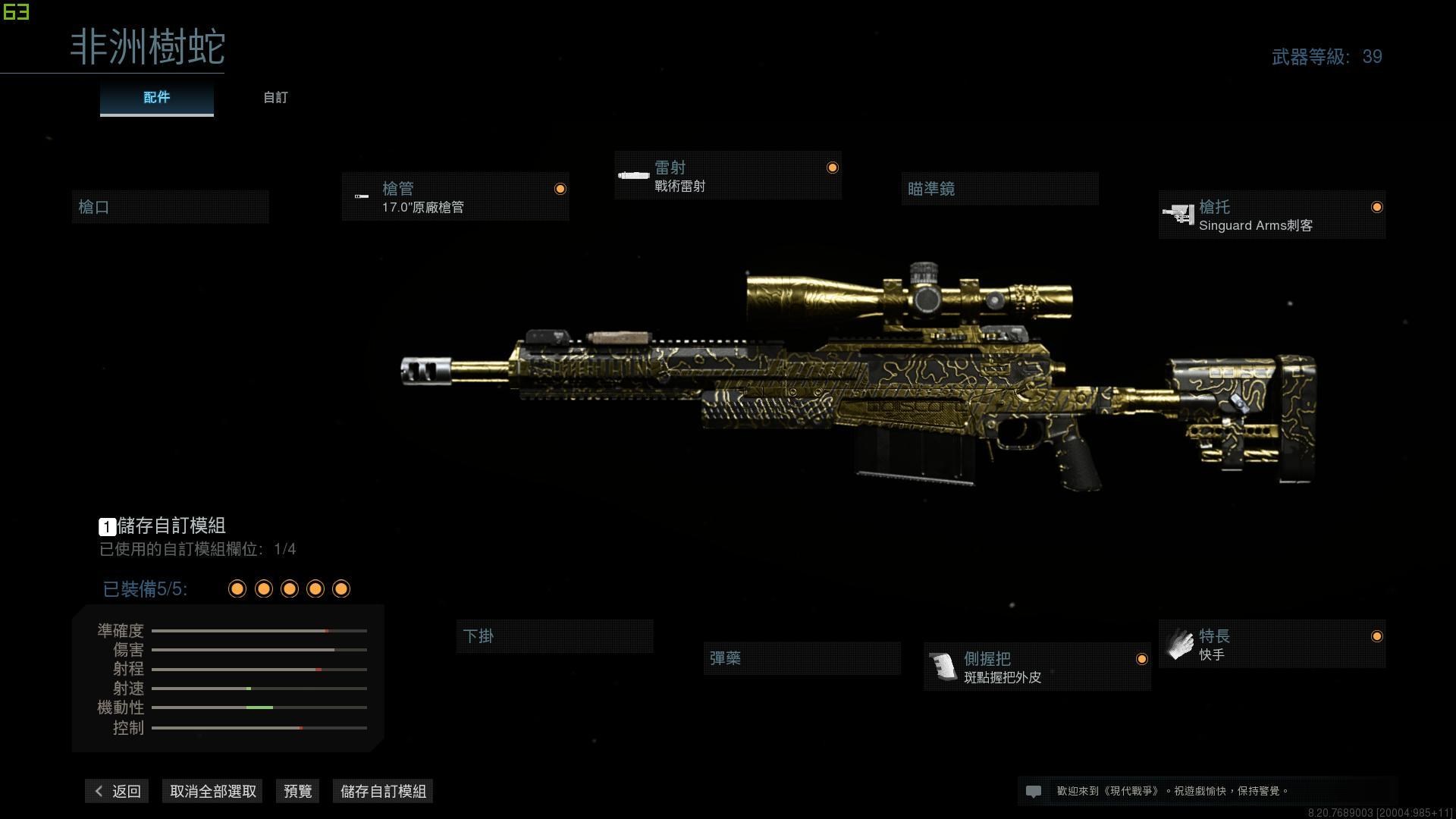Select the 配件 tab
The image size is (1456, 819).
coord(156,97)
